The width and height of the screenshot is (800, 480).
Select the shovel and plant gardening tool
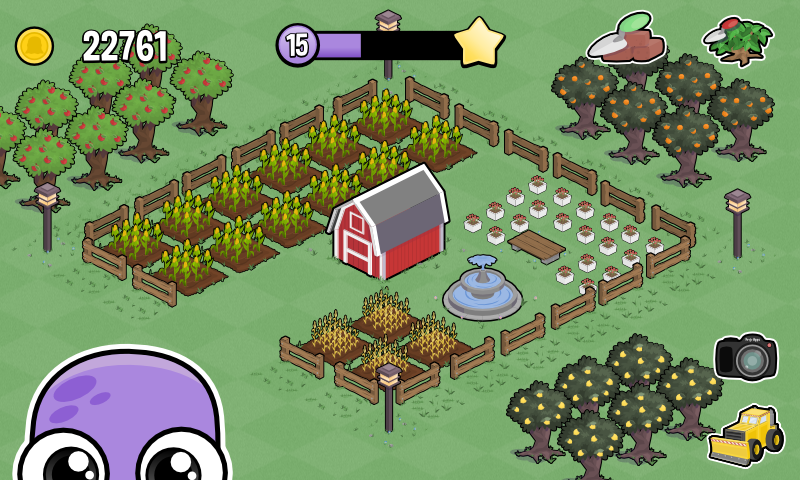(x=739, y=42)
